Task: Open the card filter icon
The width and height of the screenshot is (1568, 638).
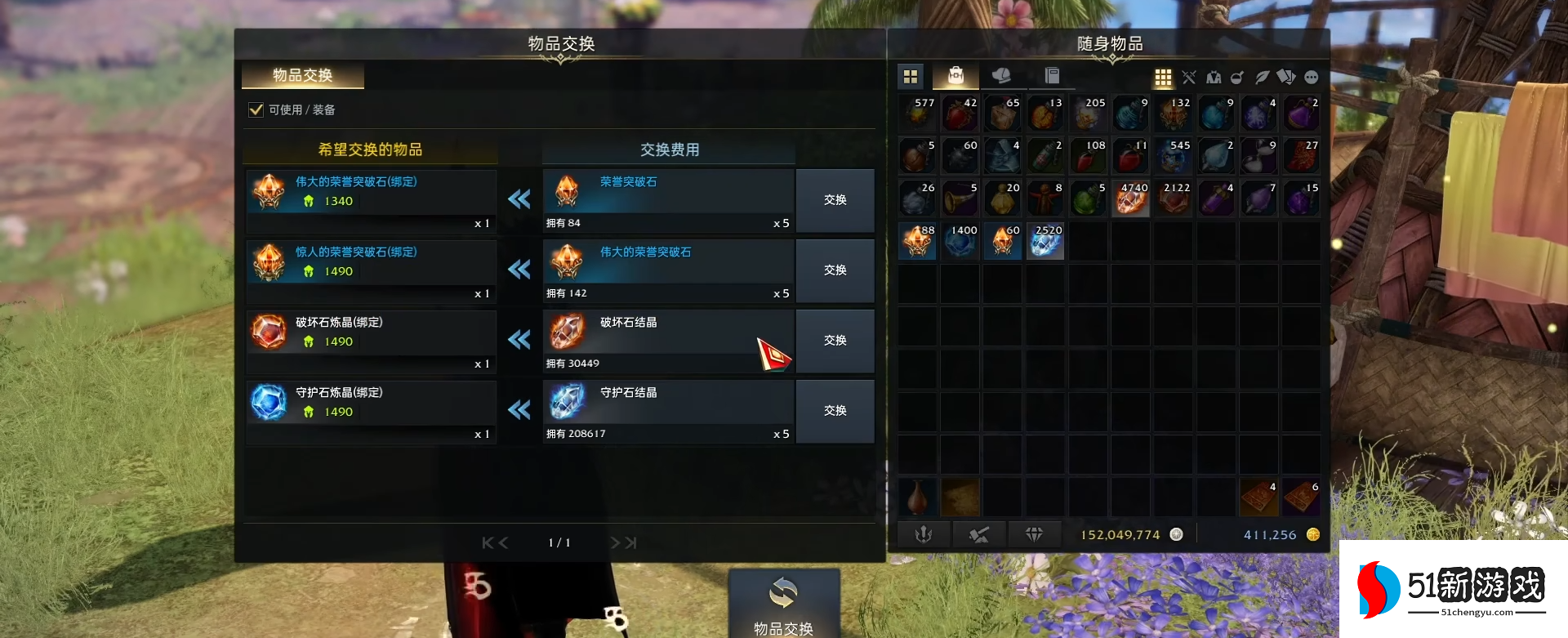Action: pyautogui.click(x=1286, y=76)
